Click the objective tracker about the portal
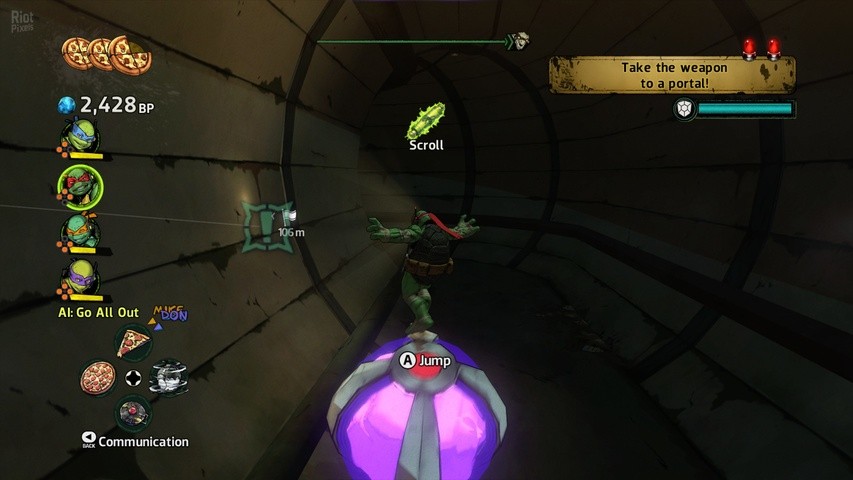 coord(671,75)
